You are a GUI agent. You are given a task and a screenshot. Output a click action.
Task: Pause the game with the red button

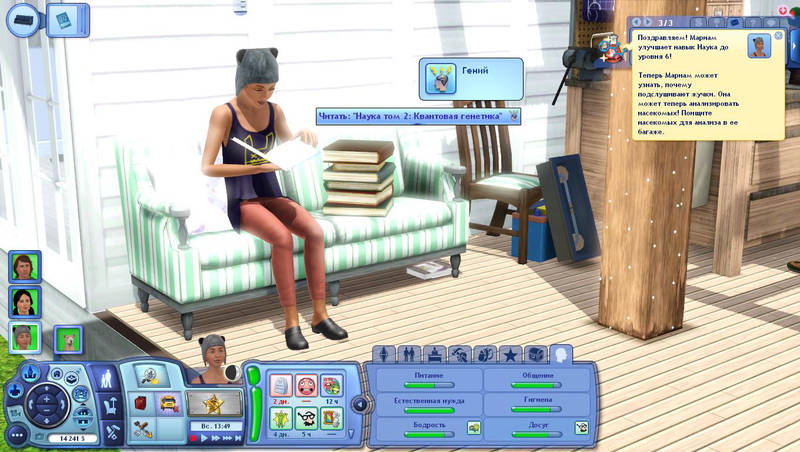pos(194,437)
